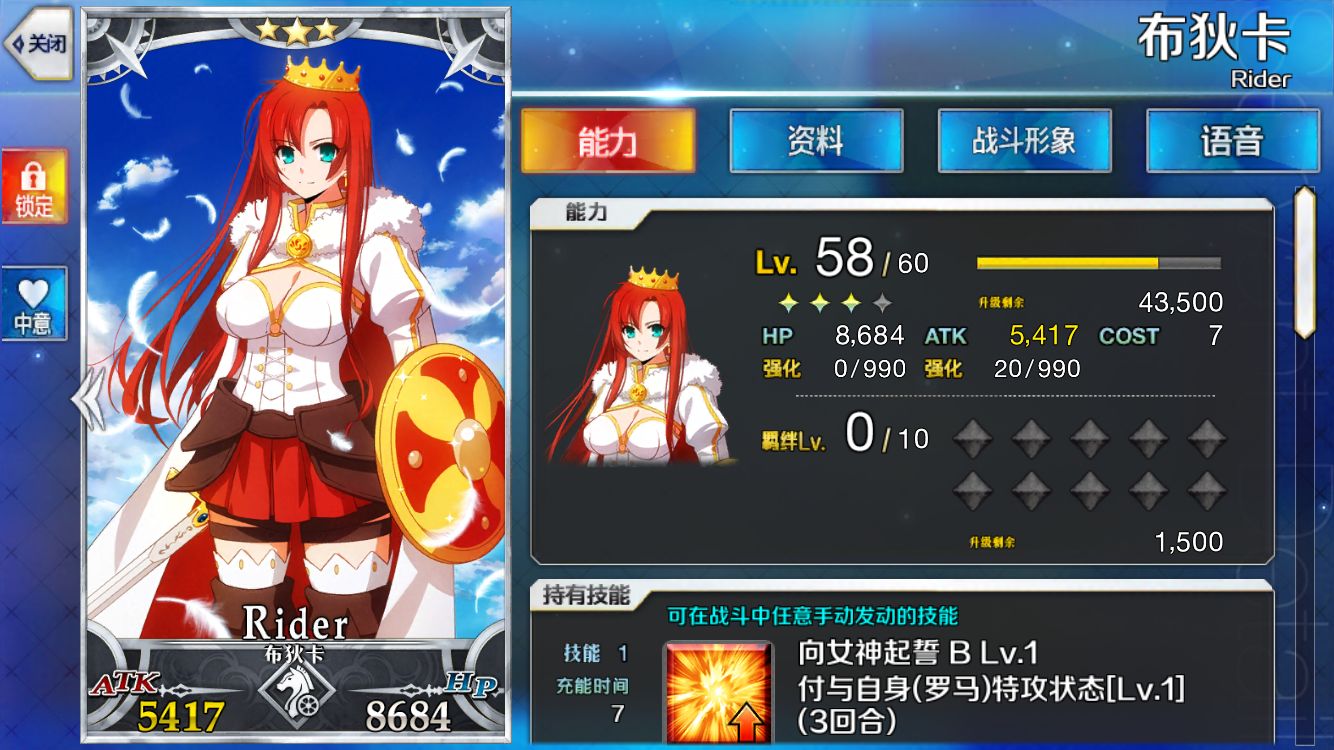The image size is (1334, 750).
Task: Open the 语音 voice tab
Action: (1234, 141)
